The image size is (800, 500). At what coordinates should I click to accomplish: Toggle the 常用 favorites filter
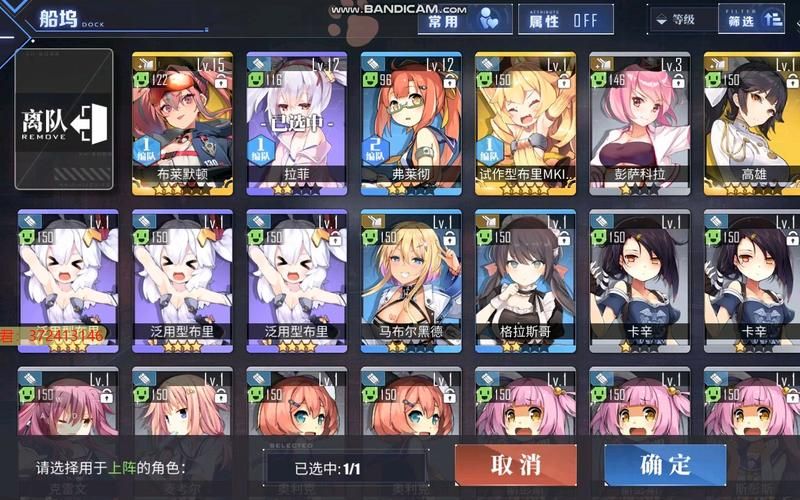463,20
